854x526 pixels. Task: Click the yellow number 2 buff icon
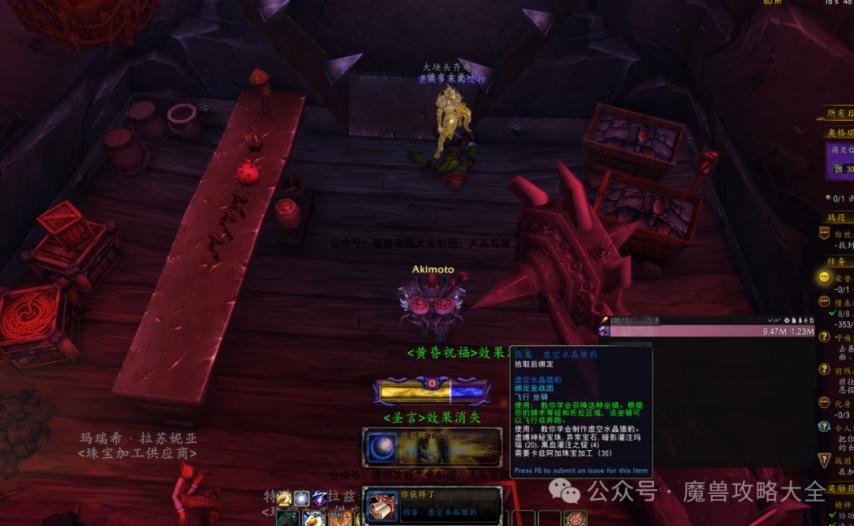coord(285,498)
